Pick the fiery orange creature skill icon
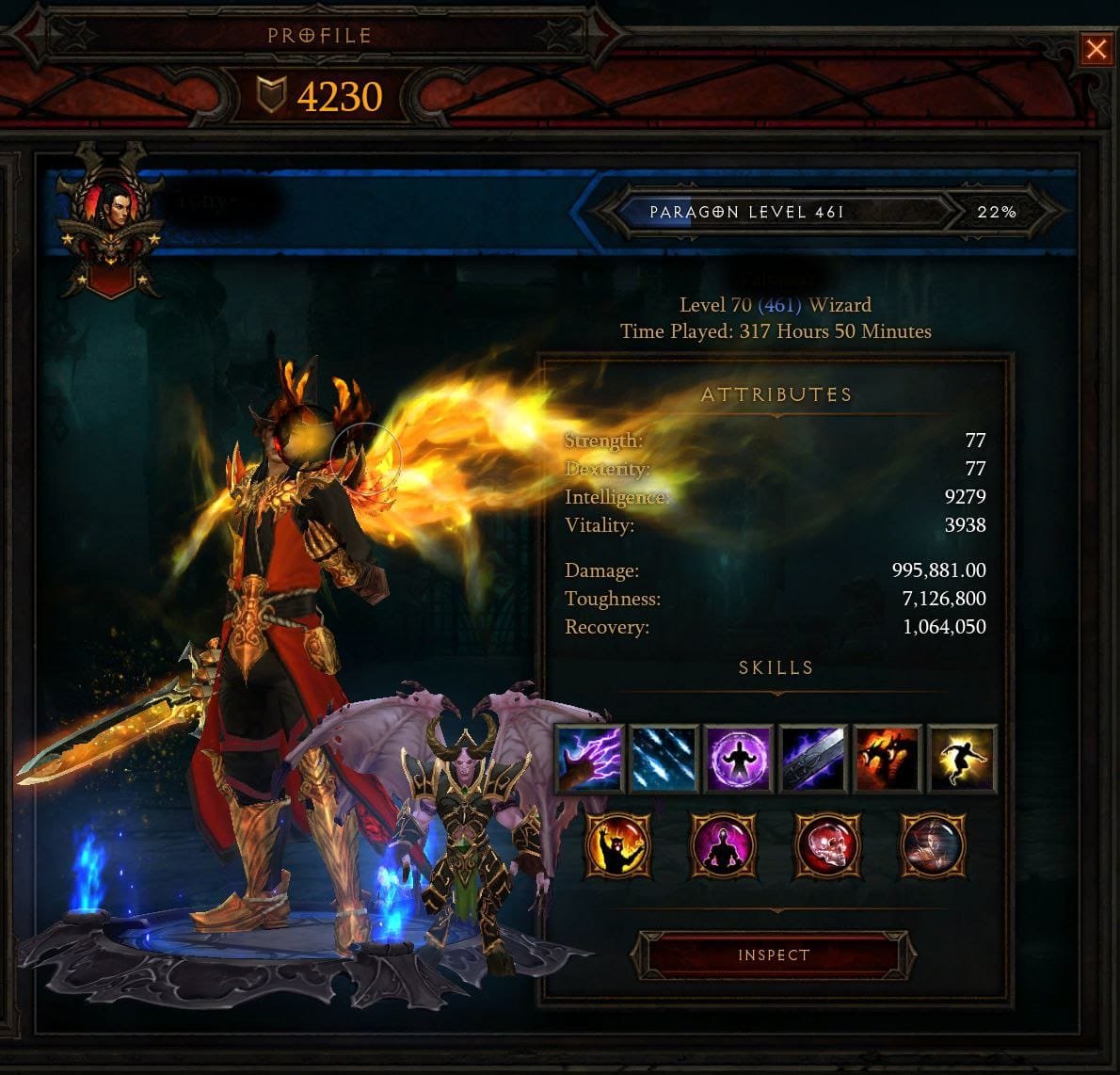This screenshot has height=1075, width=1120. coord(887,759)
